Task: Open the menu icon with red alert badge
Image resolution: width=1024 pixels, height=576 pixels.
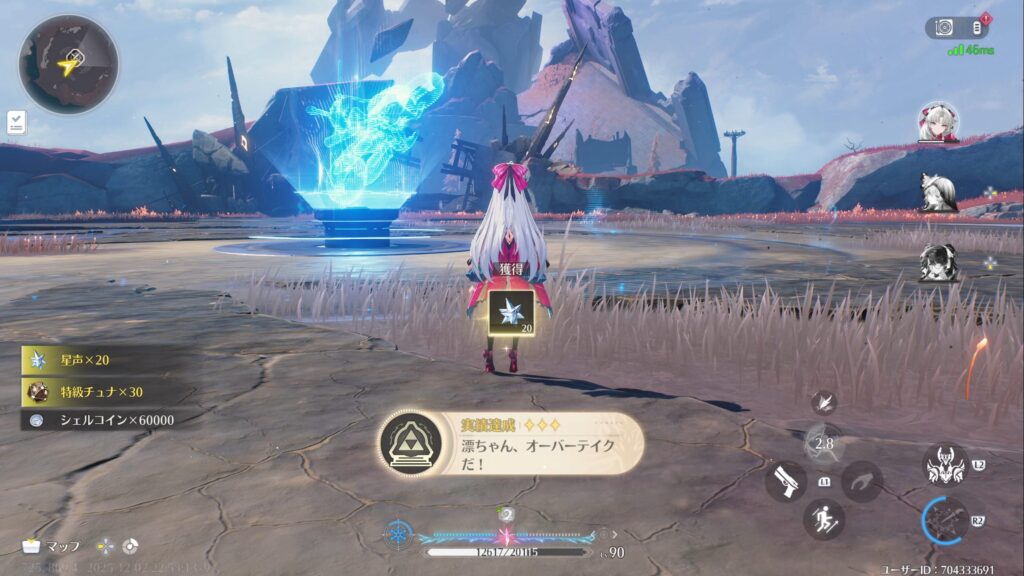Action: tap(977, 28)
